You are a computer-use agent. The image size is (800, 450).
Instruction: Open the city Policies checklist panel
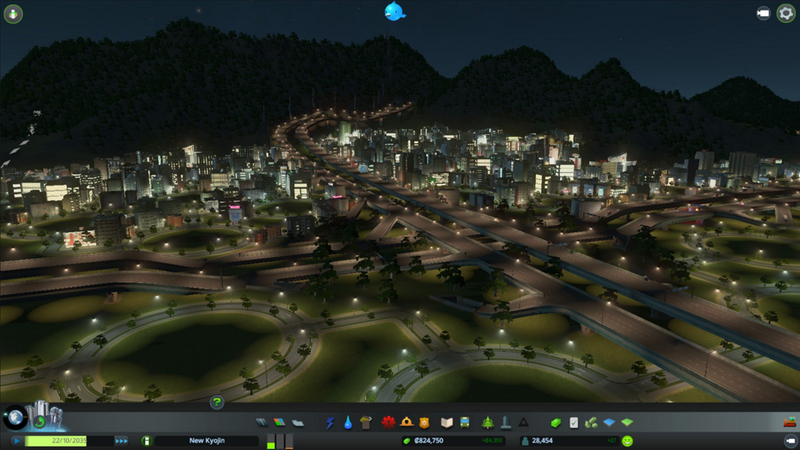(574, 423)
